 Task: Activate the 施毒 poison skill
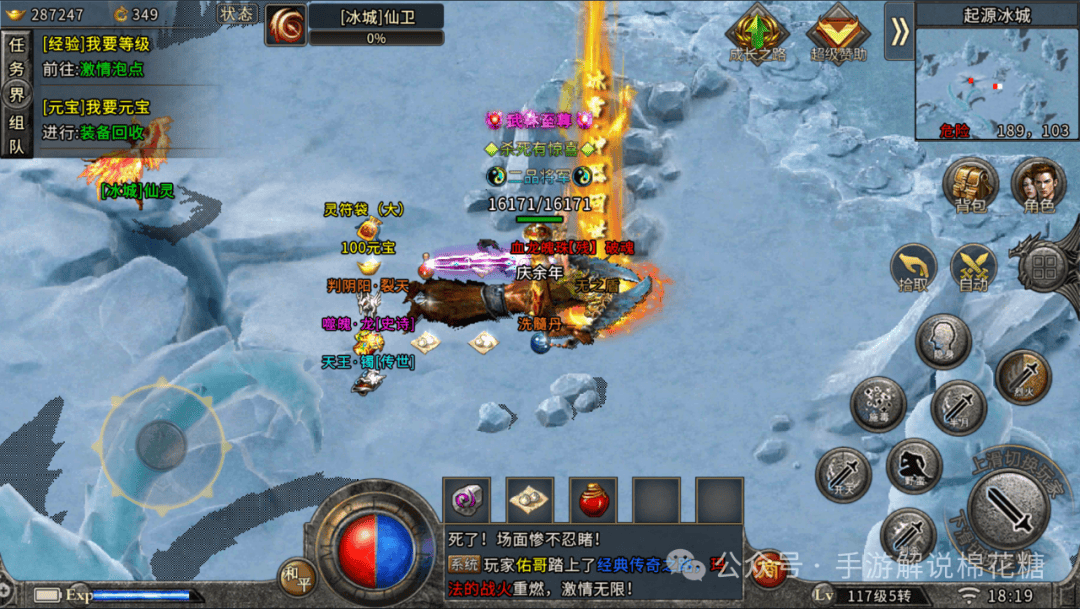(878, 403)
